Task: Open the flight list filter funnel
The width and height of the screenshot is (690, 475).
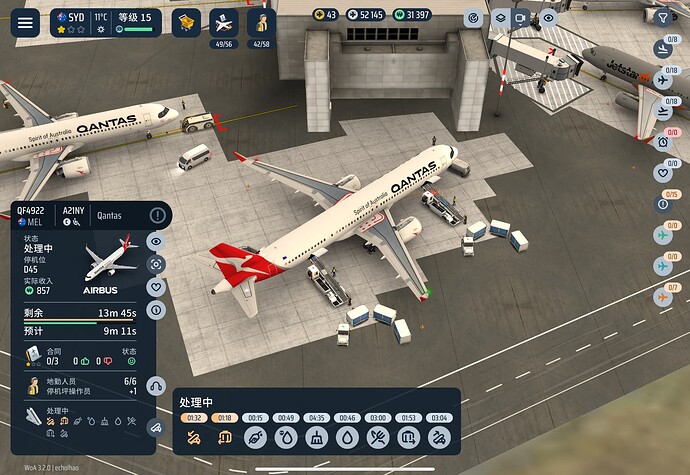Action: 663,16
